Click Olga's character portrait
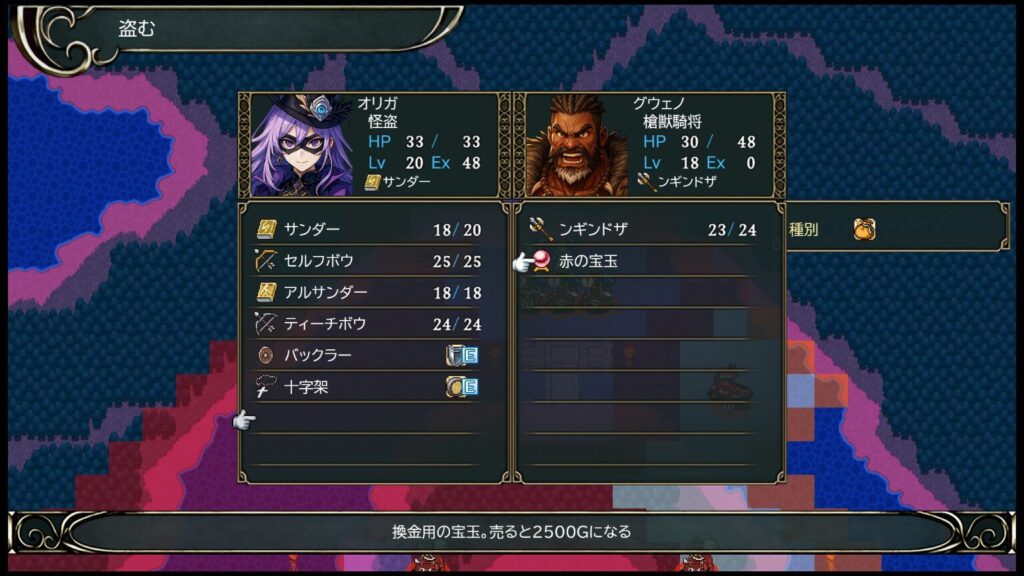The width and height of the screenshot is (1024, 576). click(301, 146)
